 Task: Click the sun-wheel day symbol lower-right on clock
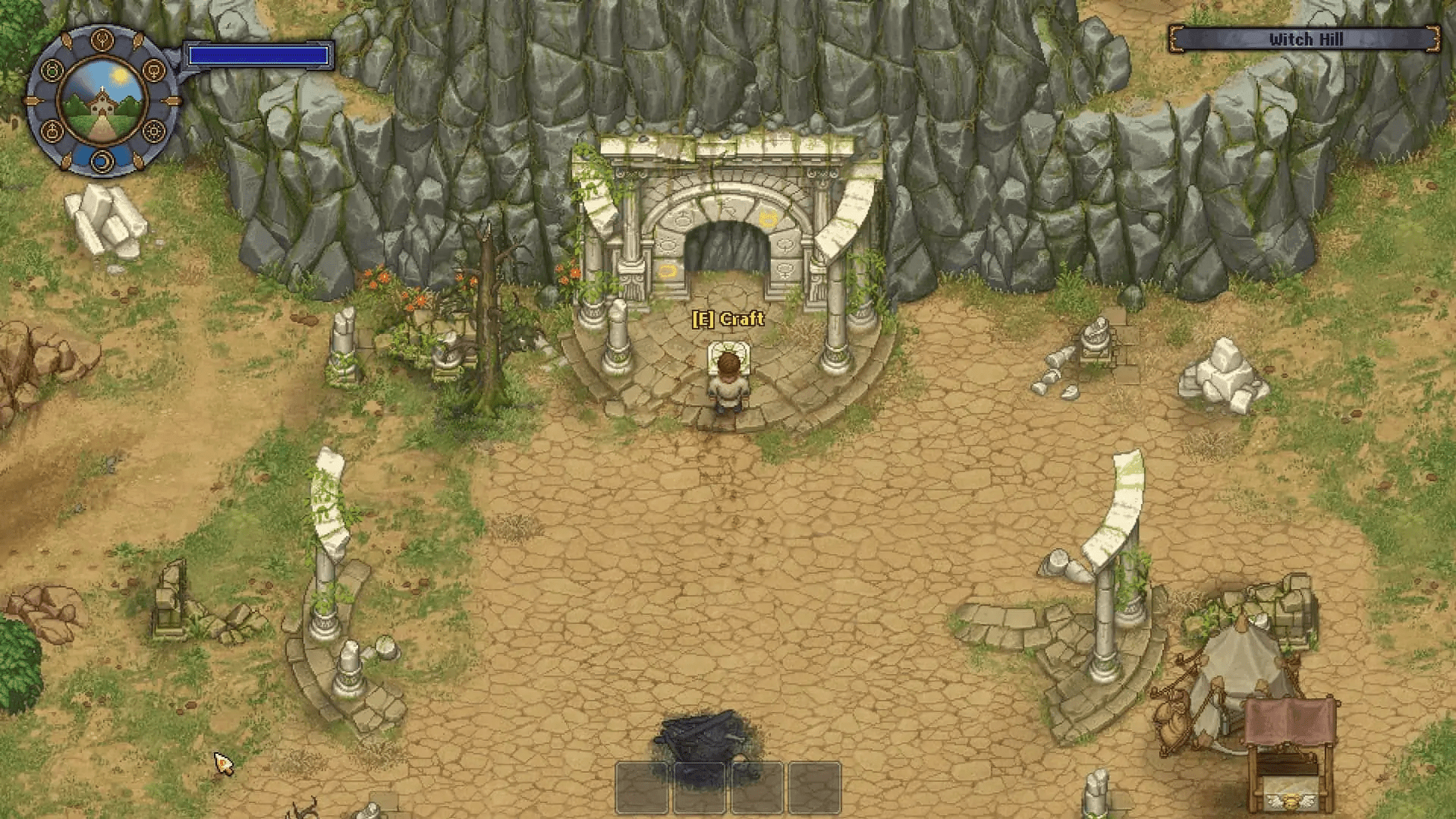pos(154,131)
